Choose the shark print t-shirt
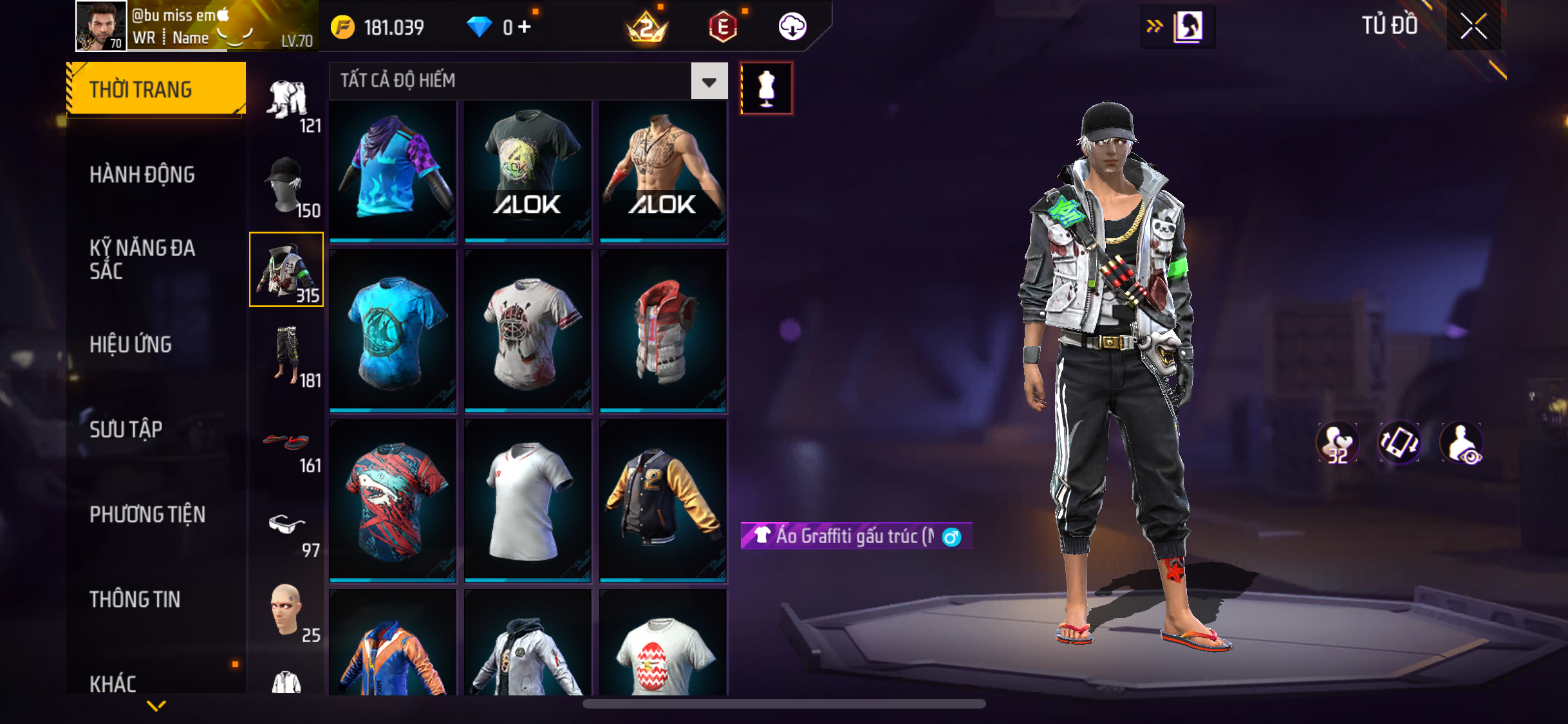This screenshot has height=724, width=1568. click(x=393, y=501)
